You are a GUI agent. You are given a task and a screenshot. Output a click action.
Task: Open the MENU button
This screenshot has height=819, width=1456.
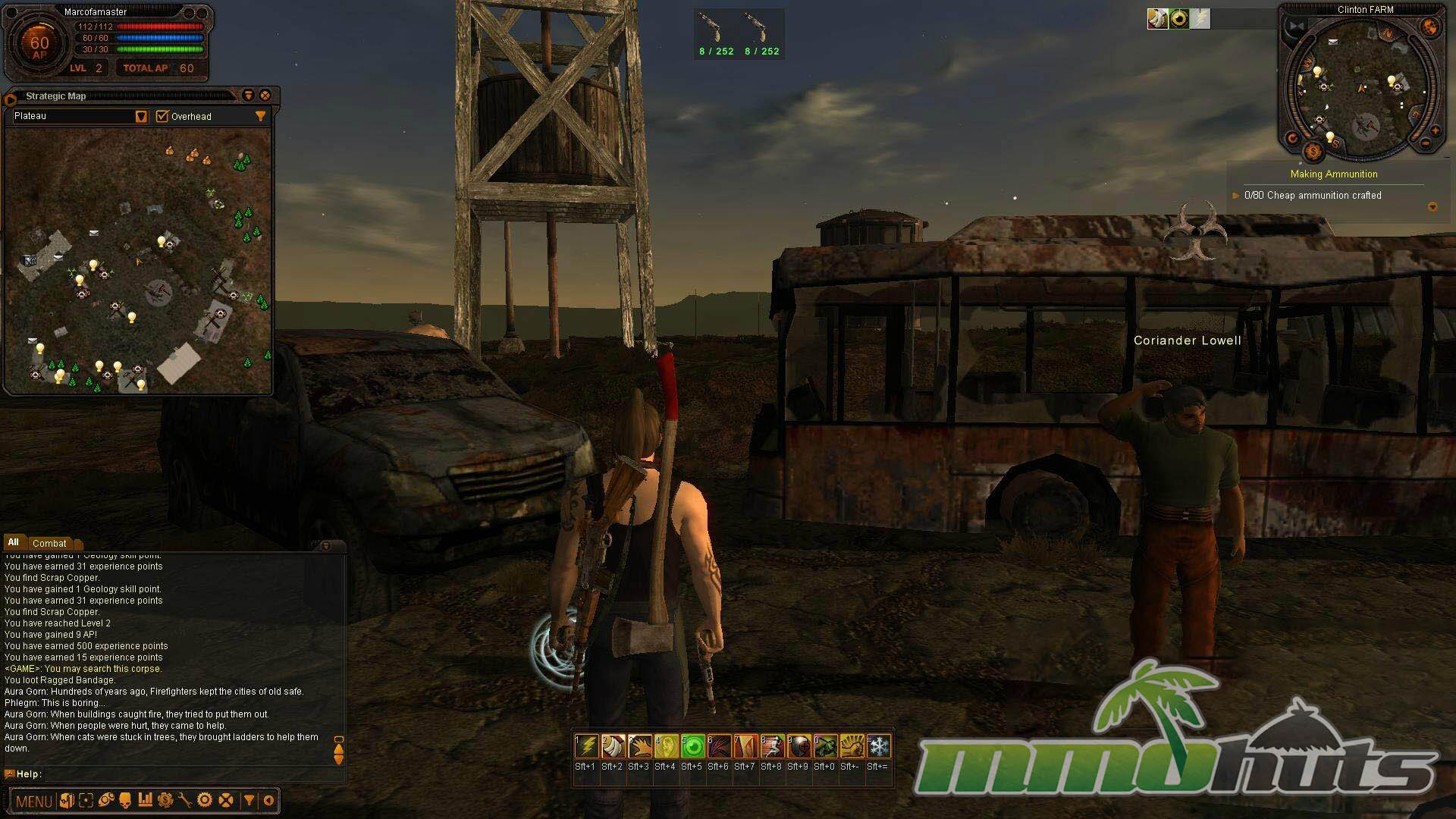coord(33,801)
